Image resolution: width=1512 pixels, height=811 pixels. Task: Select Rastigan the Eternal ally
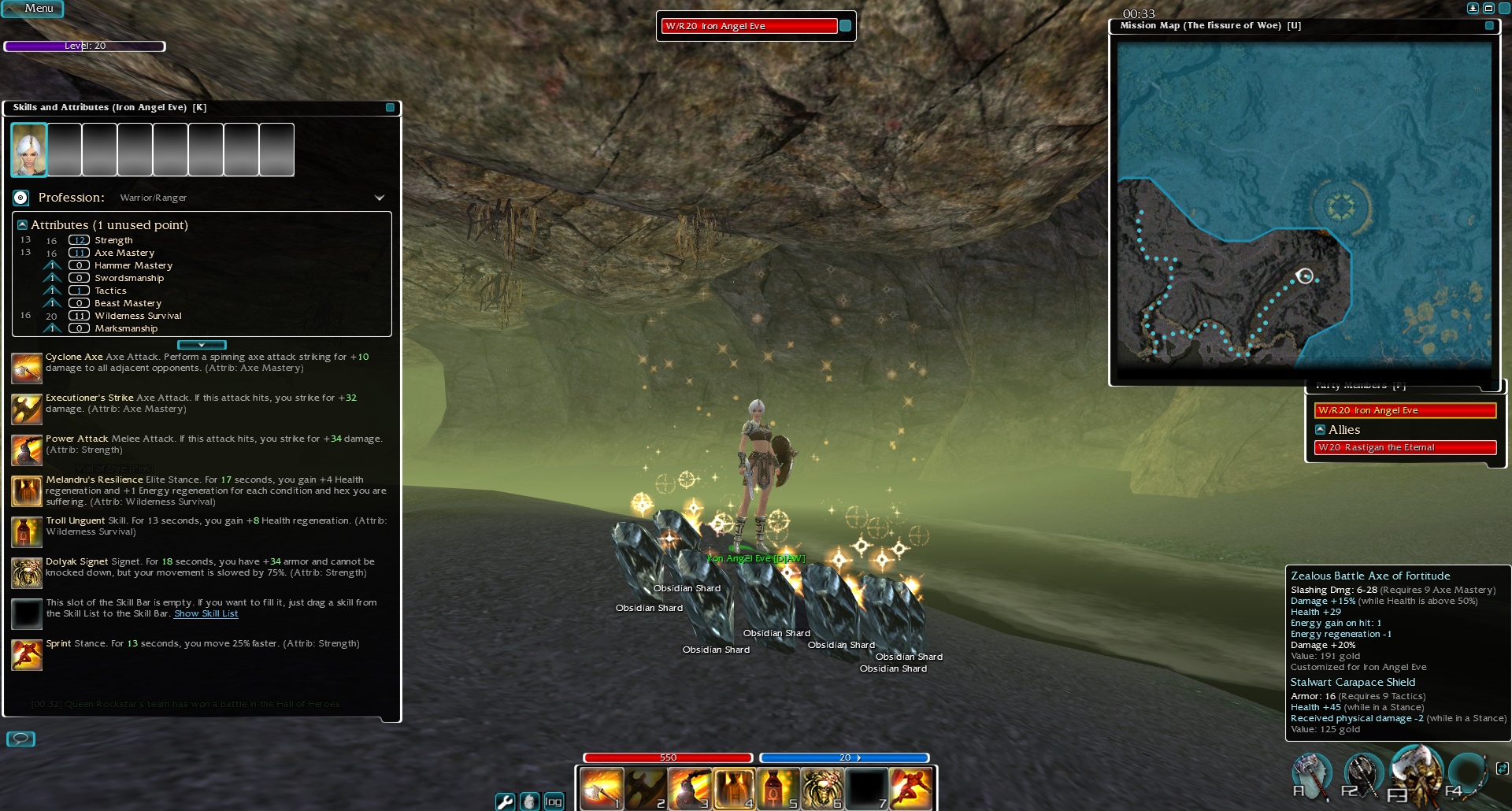(1405, 447)
